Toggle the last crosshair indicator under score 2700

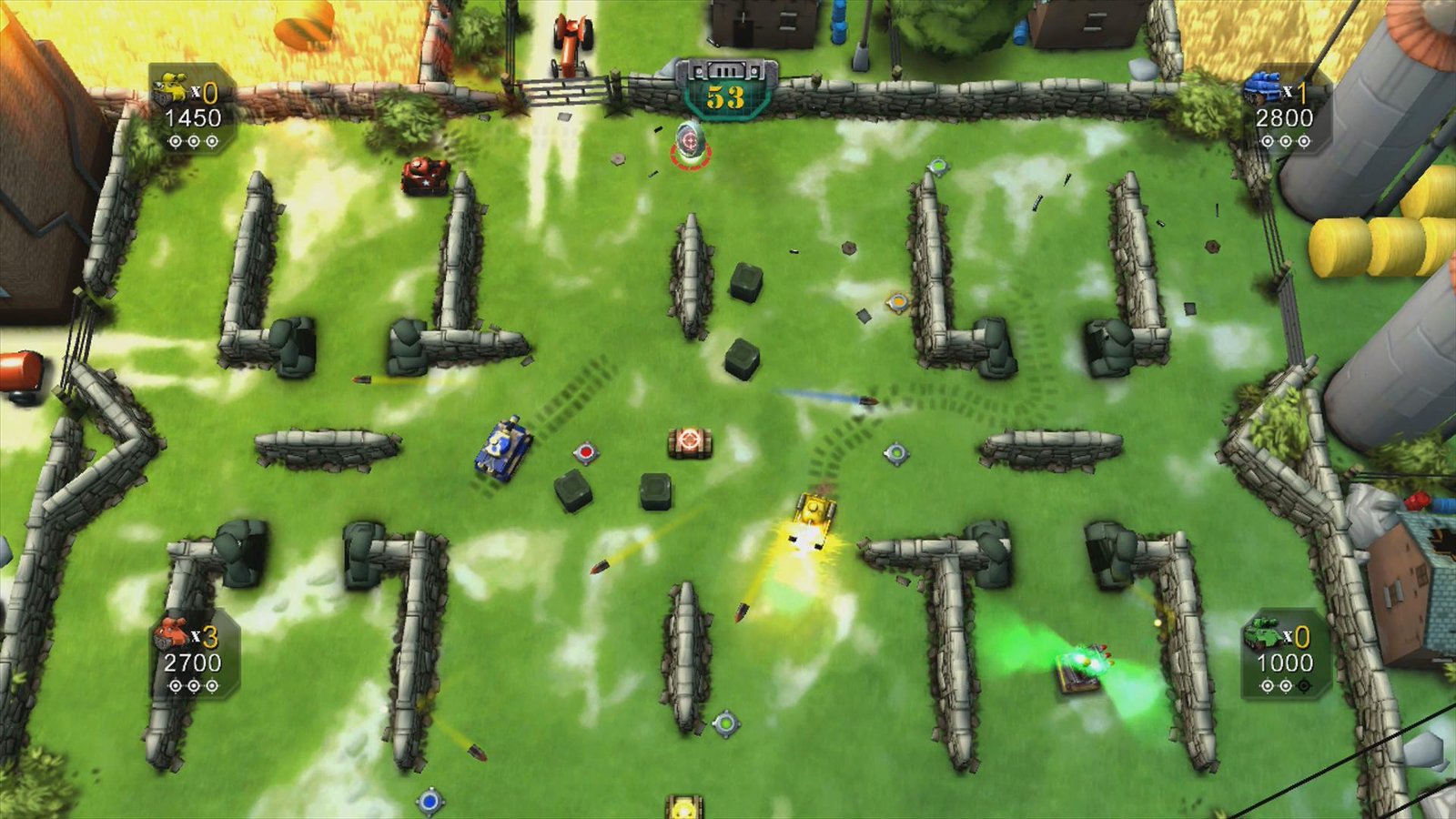[x=211, y=686]
